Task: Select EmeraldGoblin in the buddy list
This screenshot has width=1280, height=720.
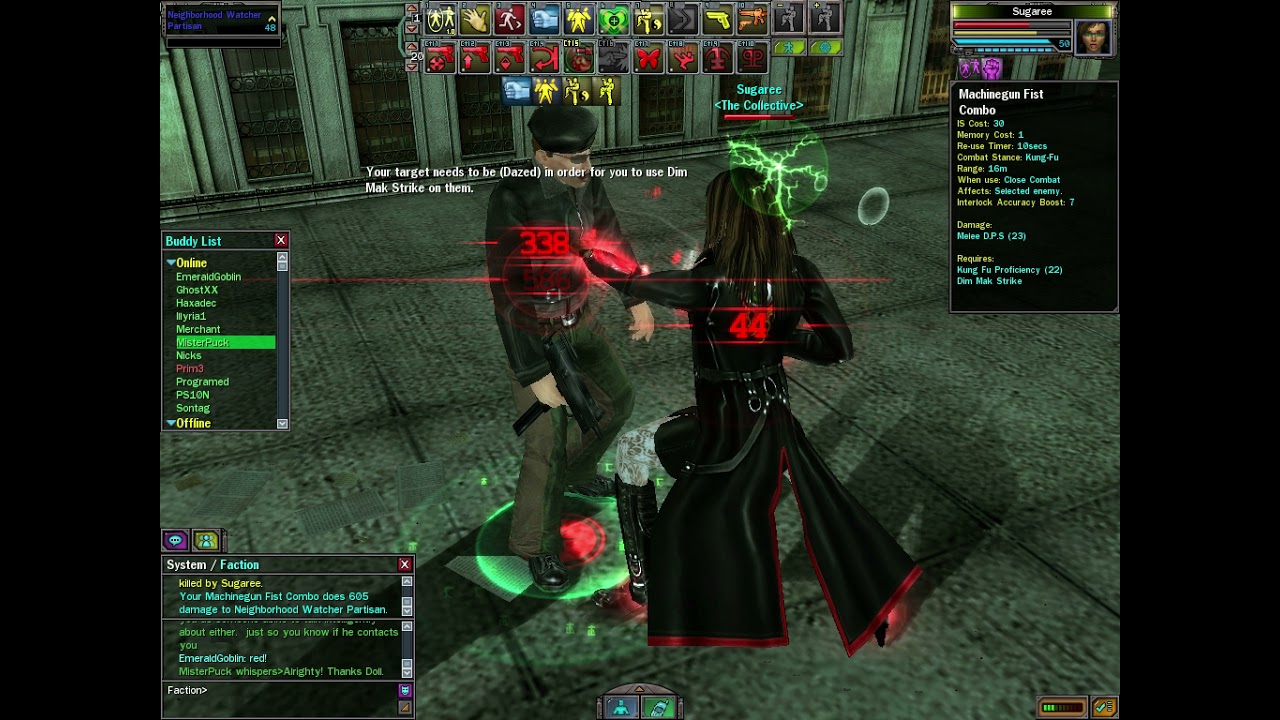Action: 208,277
